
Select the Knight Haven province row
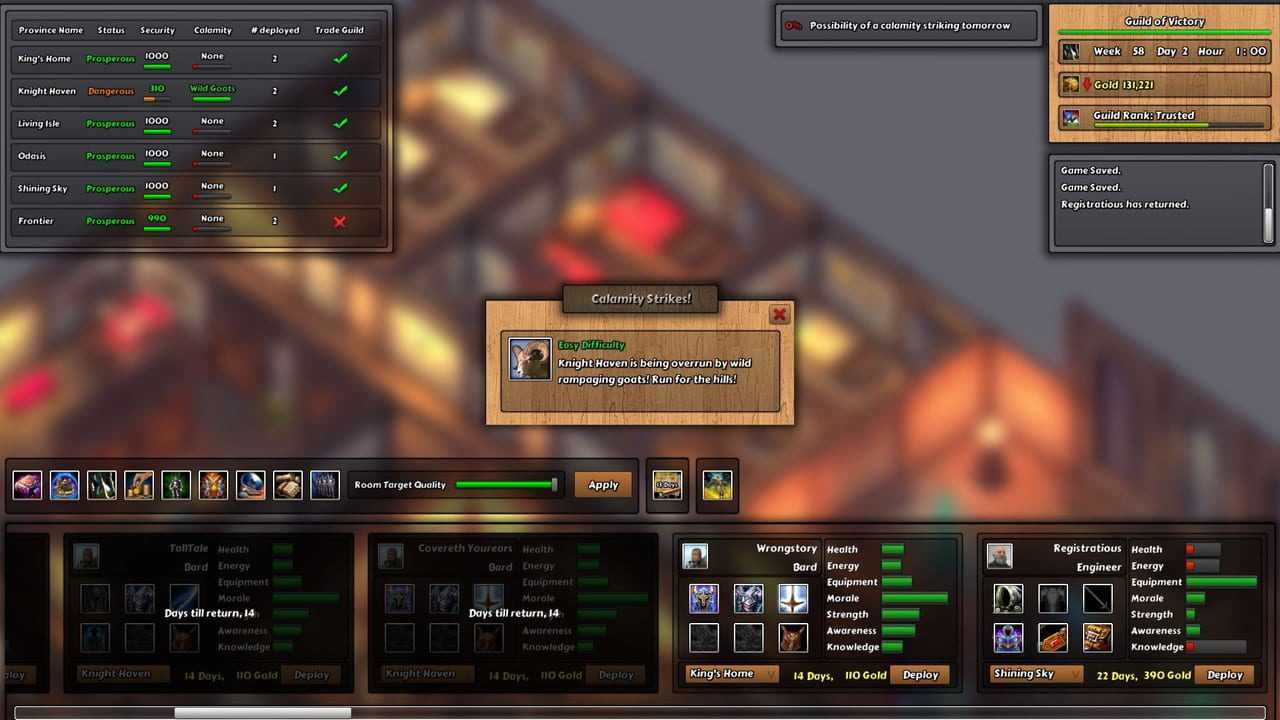coord(196,91)
